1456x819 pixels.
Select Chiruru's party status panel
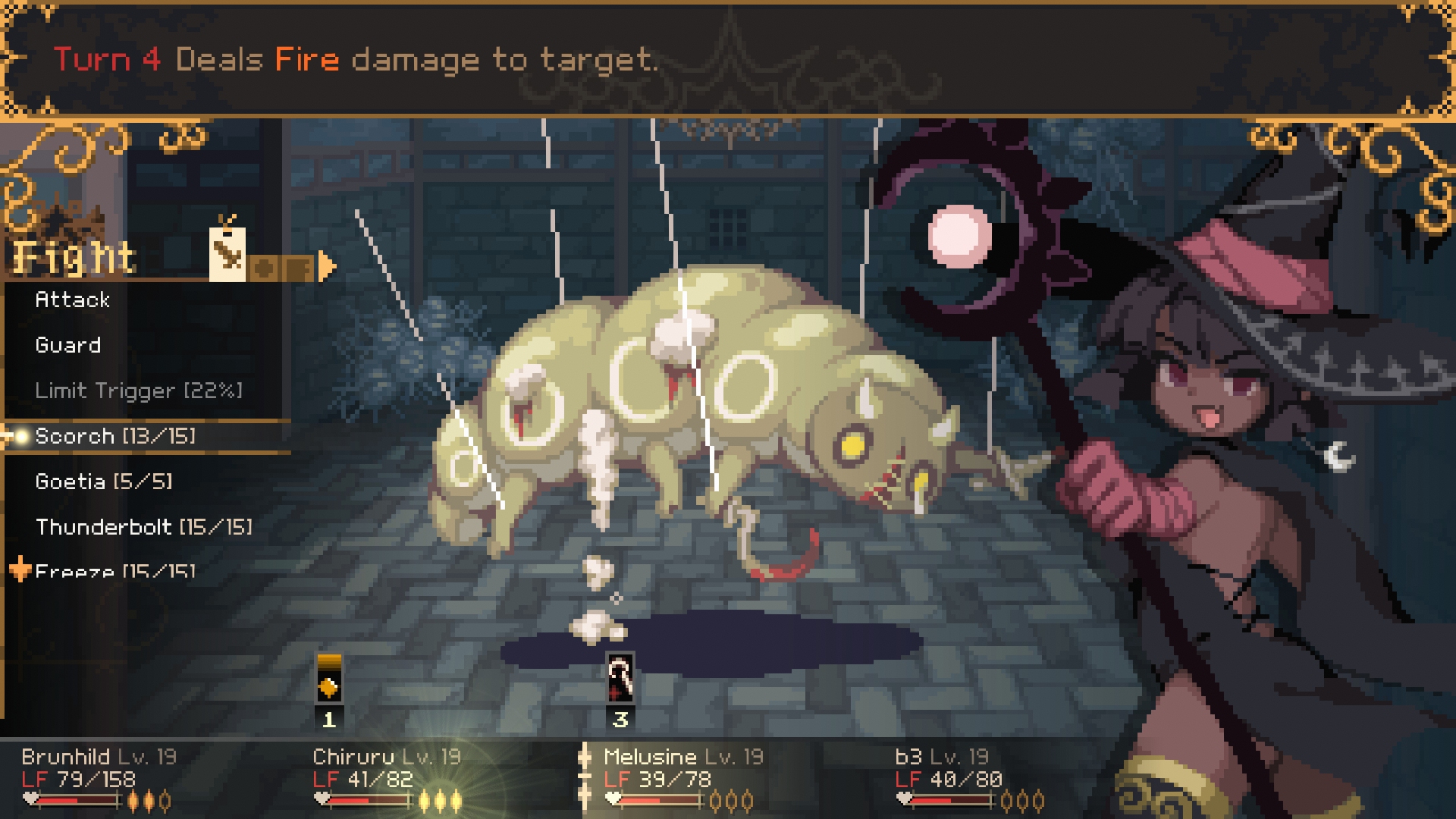(x=388, y=777)
